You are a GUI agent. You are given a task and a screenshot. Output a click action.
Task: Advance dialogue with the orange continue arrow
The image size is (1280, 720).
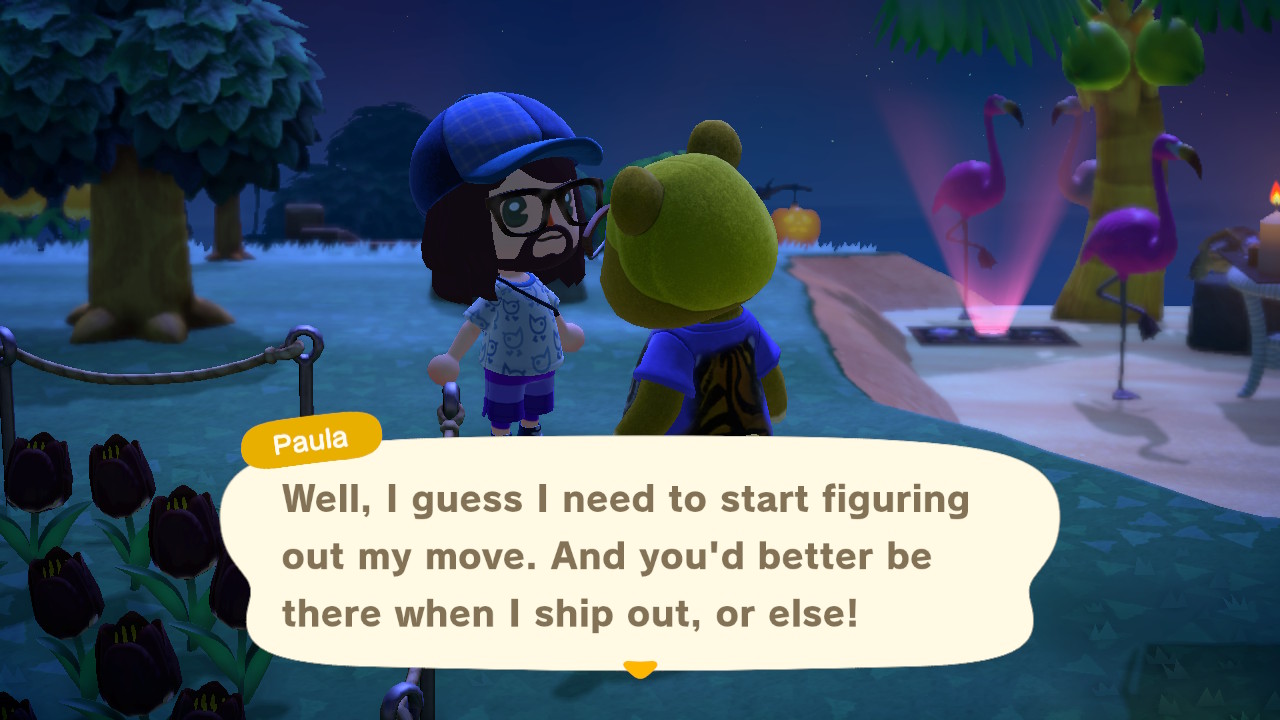(x=639, y=668)
